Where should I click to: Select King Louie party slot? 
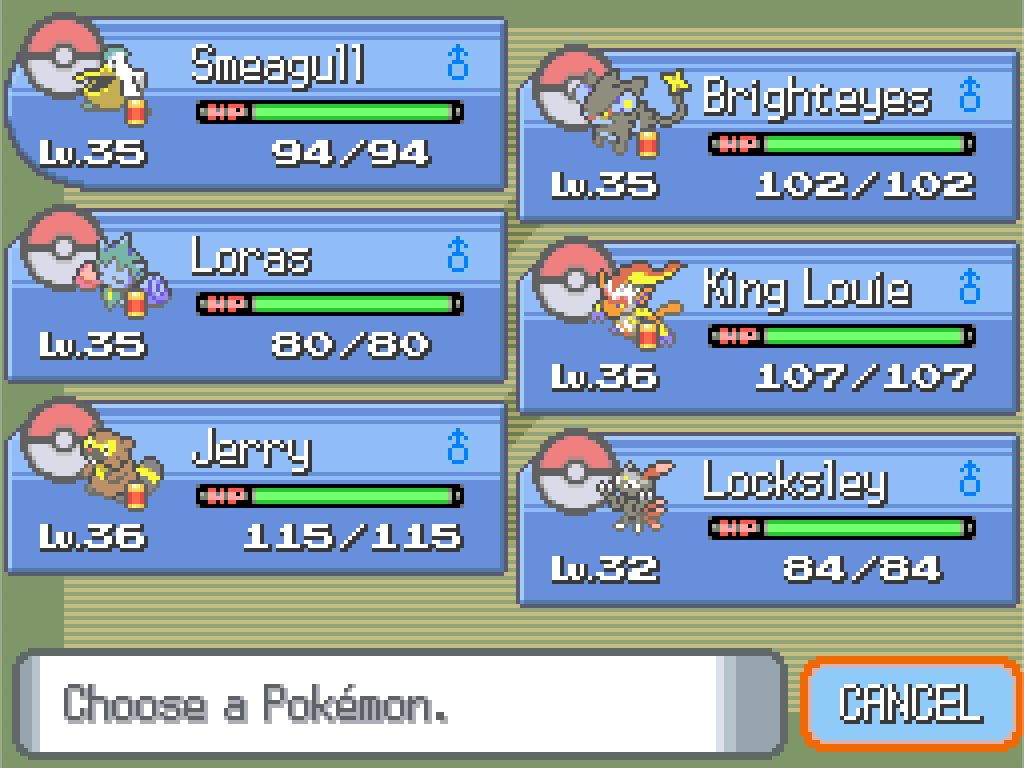[768, 328]
